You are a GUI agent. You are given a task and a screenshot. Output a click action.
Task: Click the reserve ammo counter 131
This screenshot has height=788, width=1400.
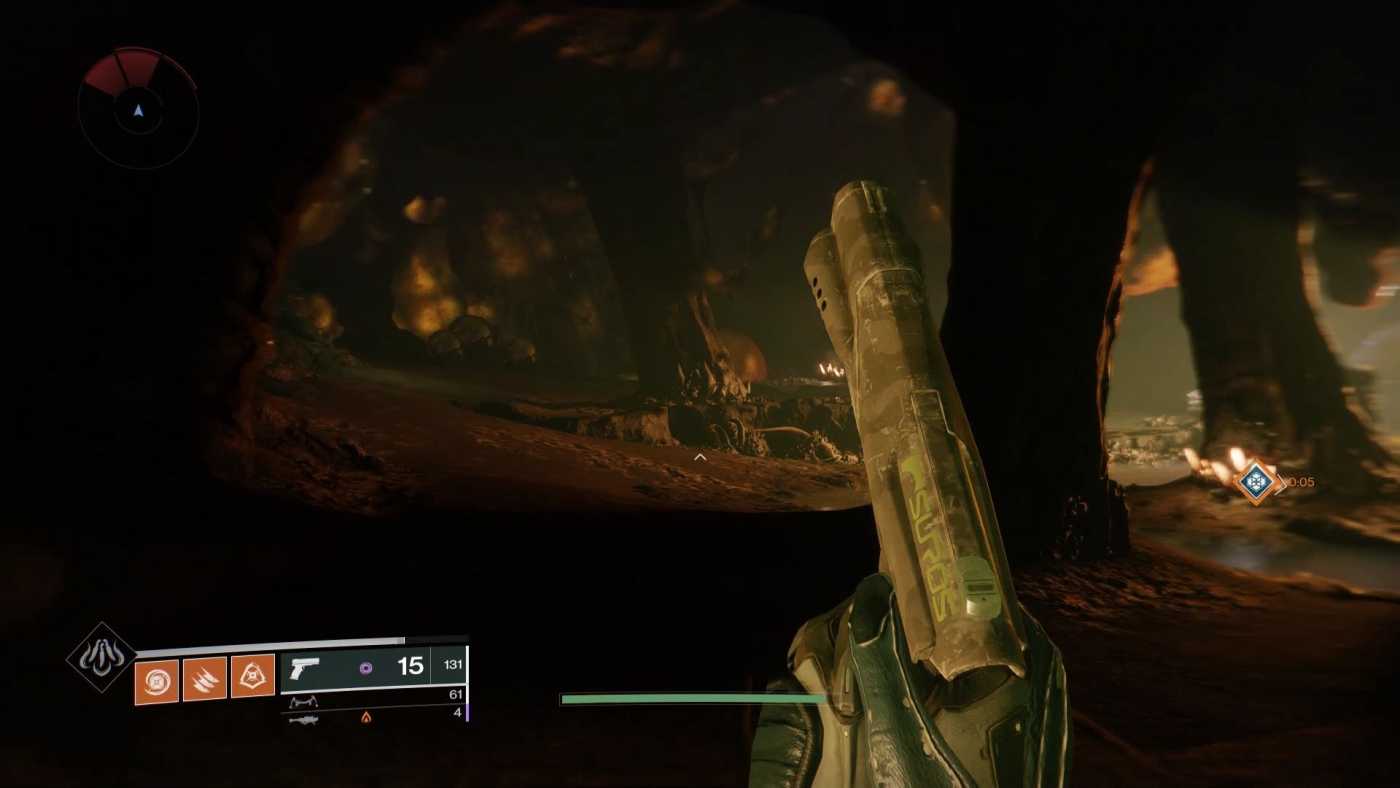[455, 664]
